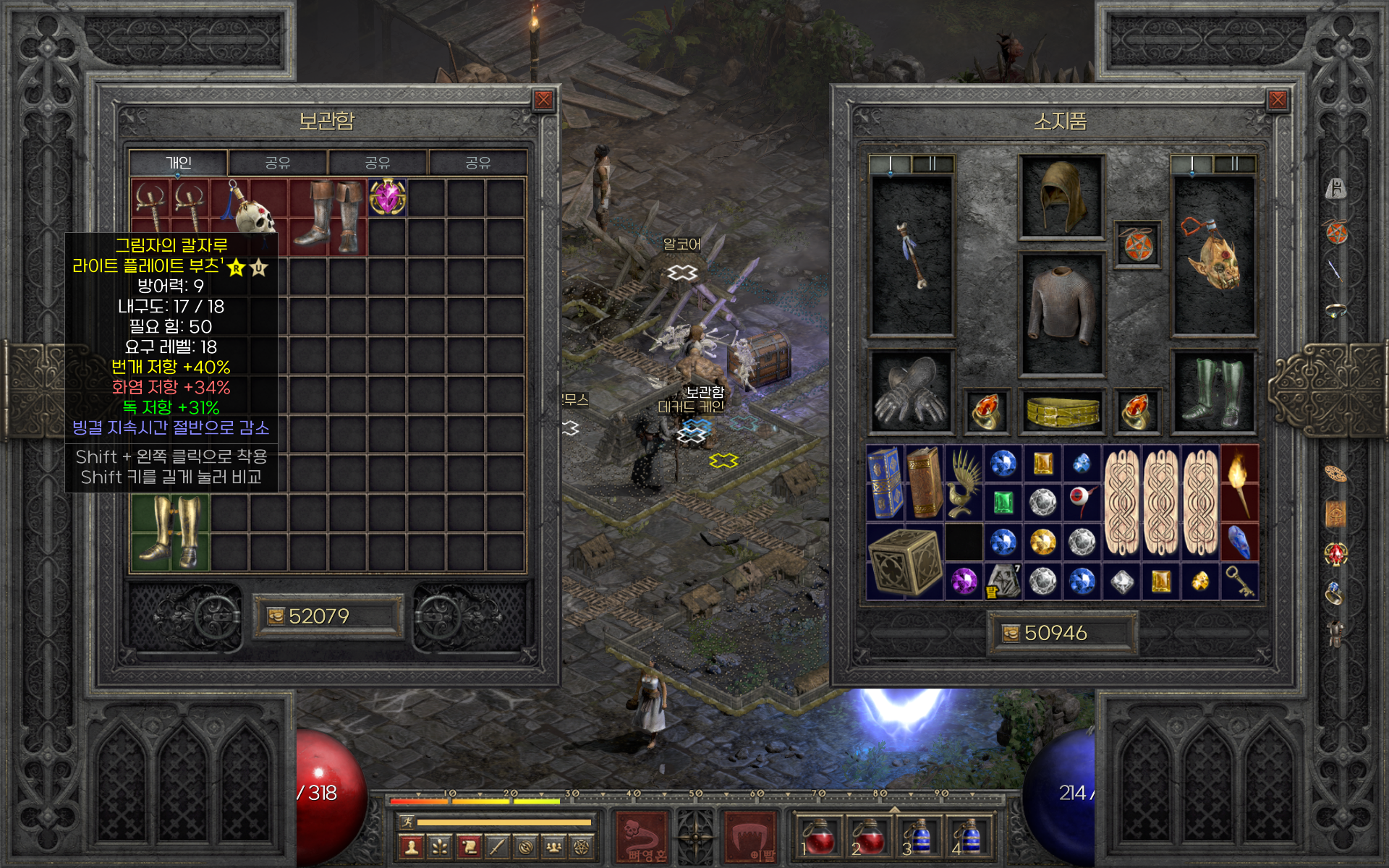Select the purple heart jewel in stash
The height and width of the screenshot is (868, 1389).
[x=387, y=197]
